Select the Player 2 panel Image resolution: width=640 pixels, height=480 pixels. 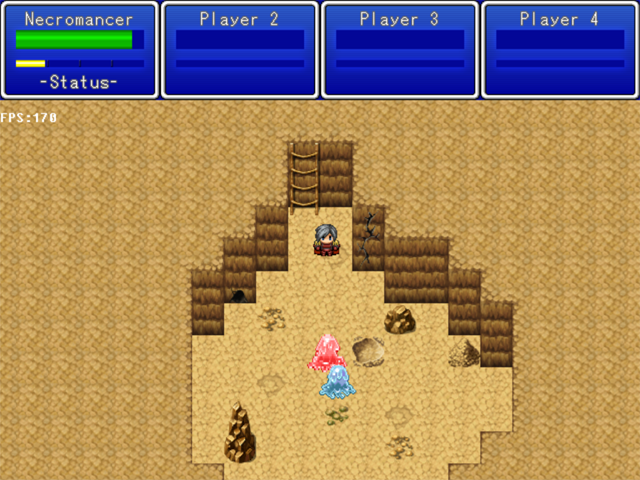click(x=240, y=50)
